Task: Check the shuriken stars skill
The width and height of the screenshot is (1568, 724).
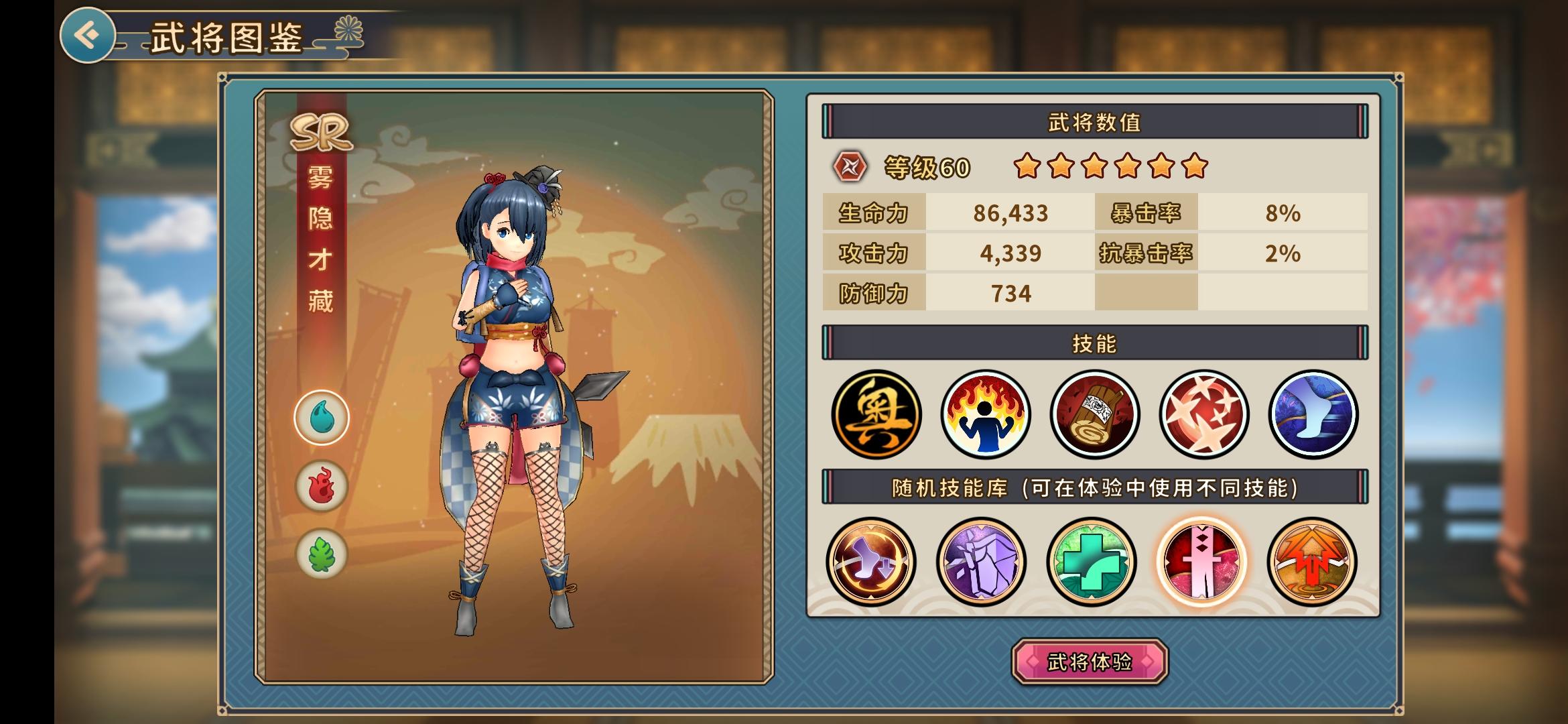Action: (1203, 414)
